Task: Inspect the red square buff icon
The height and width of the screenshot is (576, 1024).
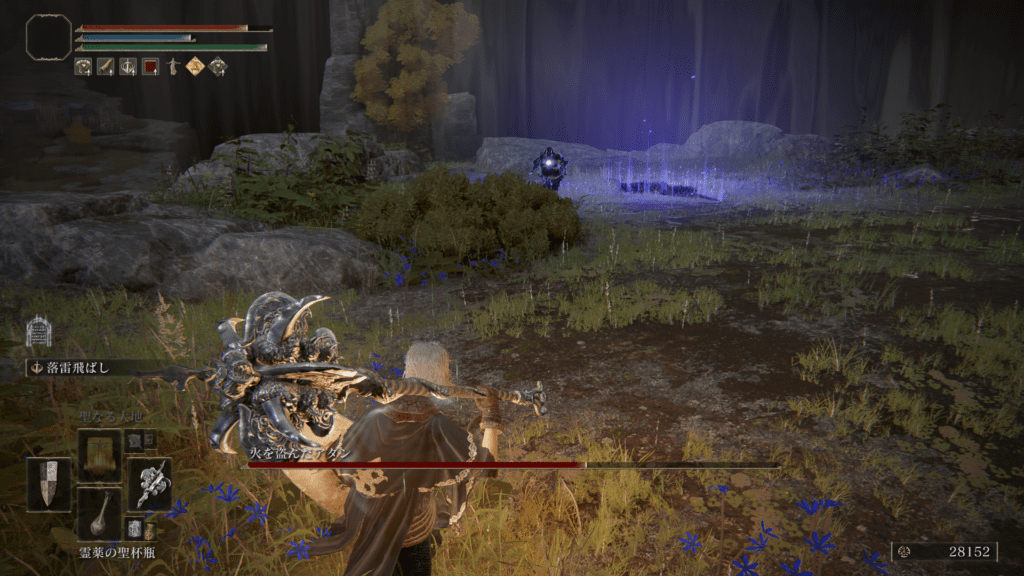Action: 150,67
